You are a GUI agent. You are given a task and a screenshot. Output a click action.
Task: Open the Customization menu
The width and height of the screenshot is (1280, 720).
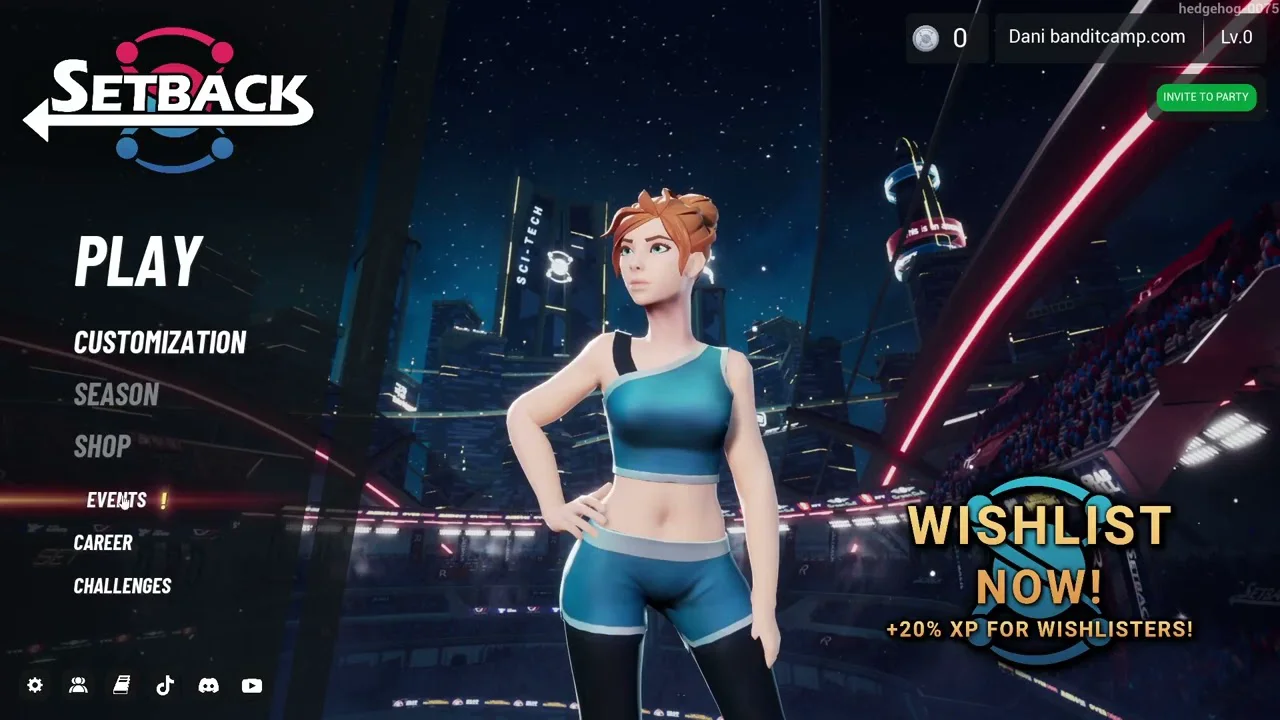coord(160,343)
